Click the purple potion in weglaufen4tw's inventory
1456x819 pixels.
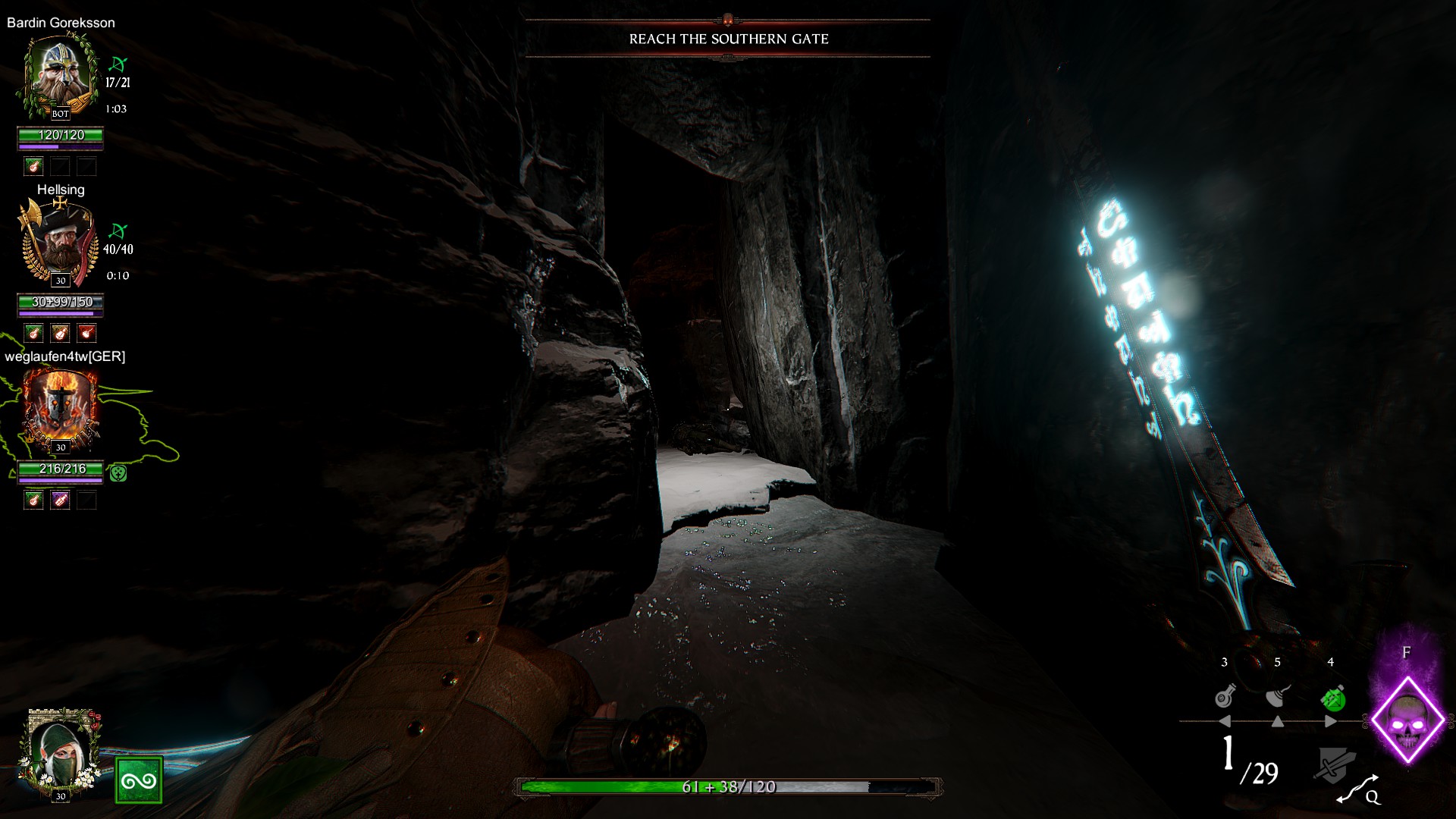click(x=60, y=500)
